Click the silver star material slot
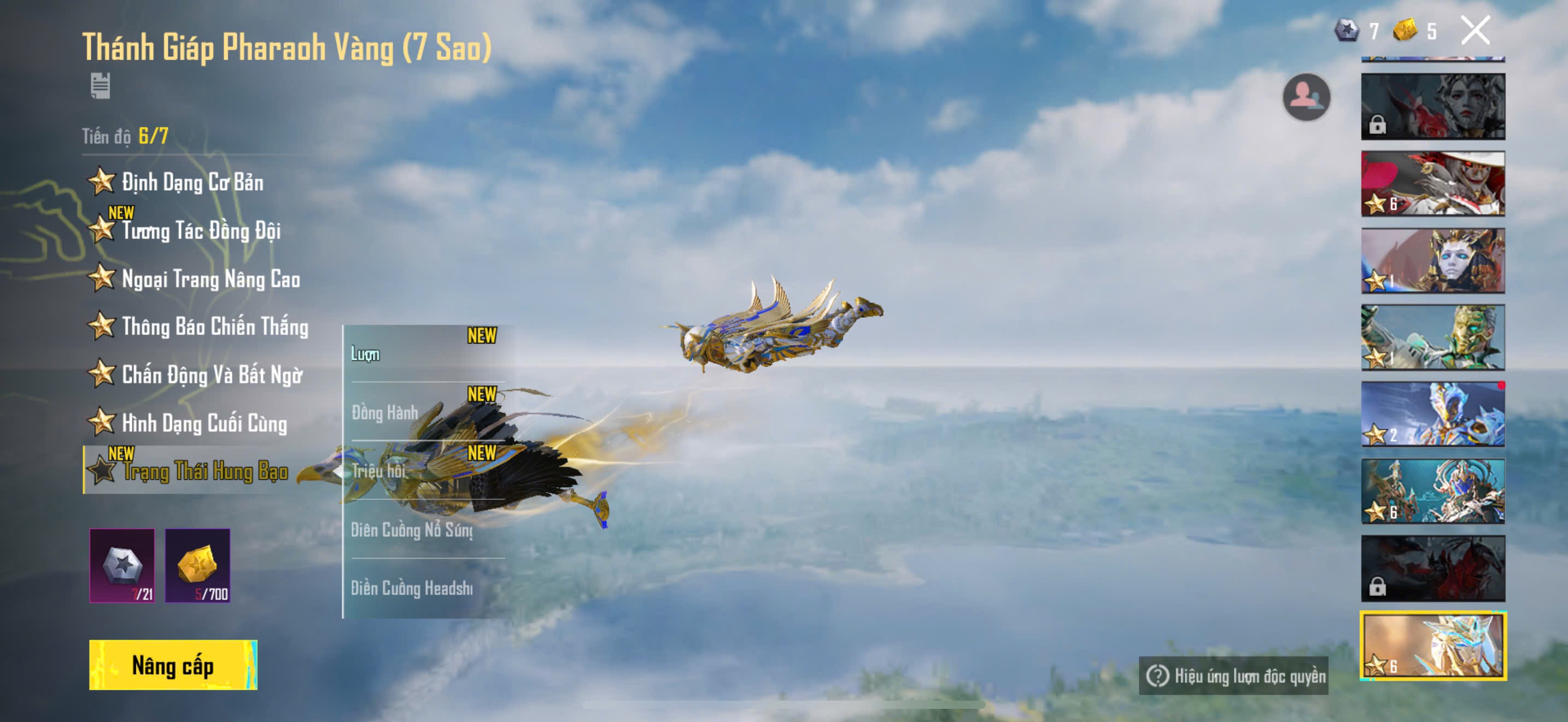The image size is (1568, 722). [122, 566]
